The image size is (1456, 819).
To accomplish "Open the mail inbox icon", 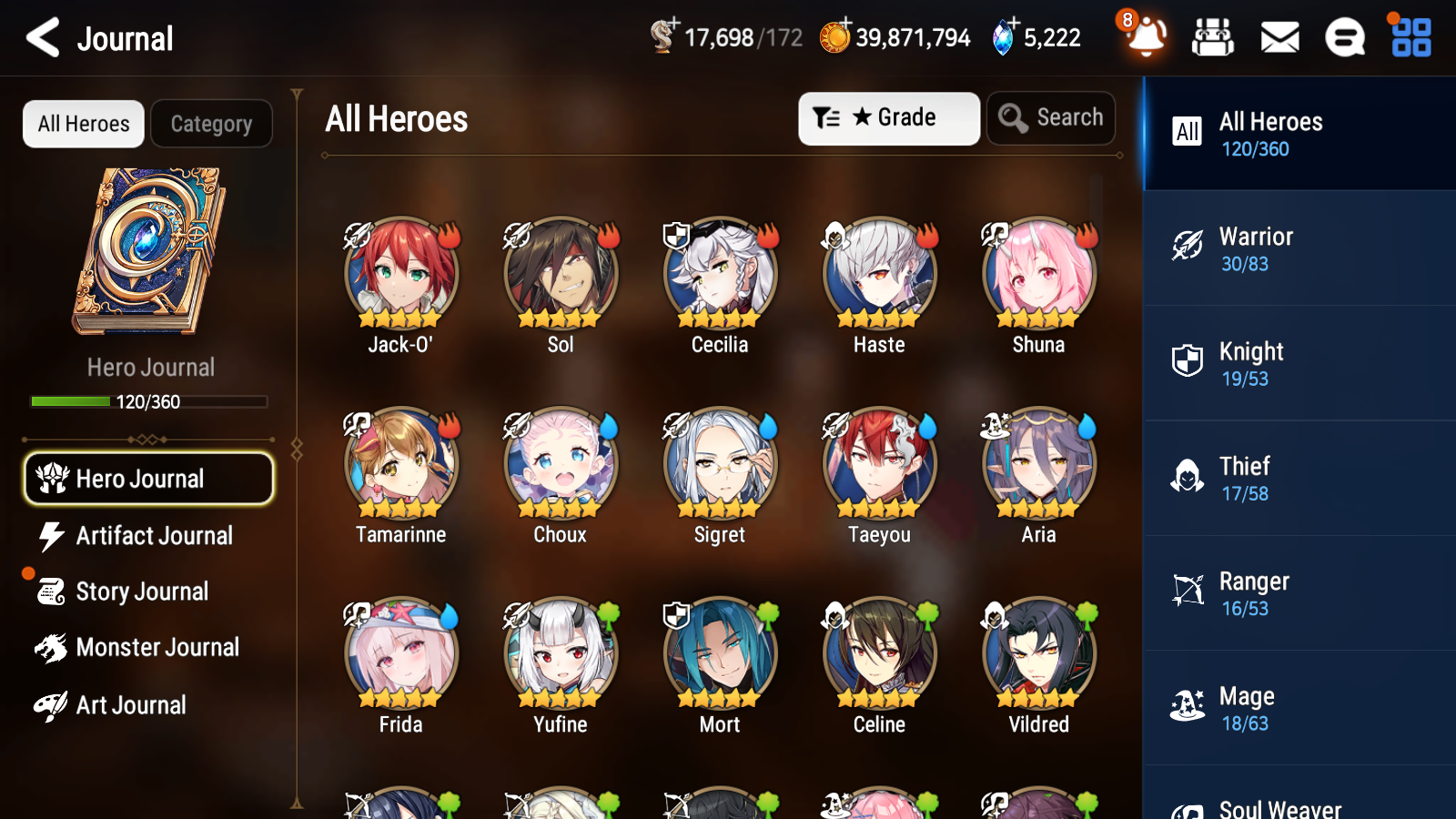I will point(1279,37).
